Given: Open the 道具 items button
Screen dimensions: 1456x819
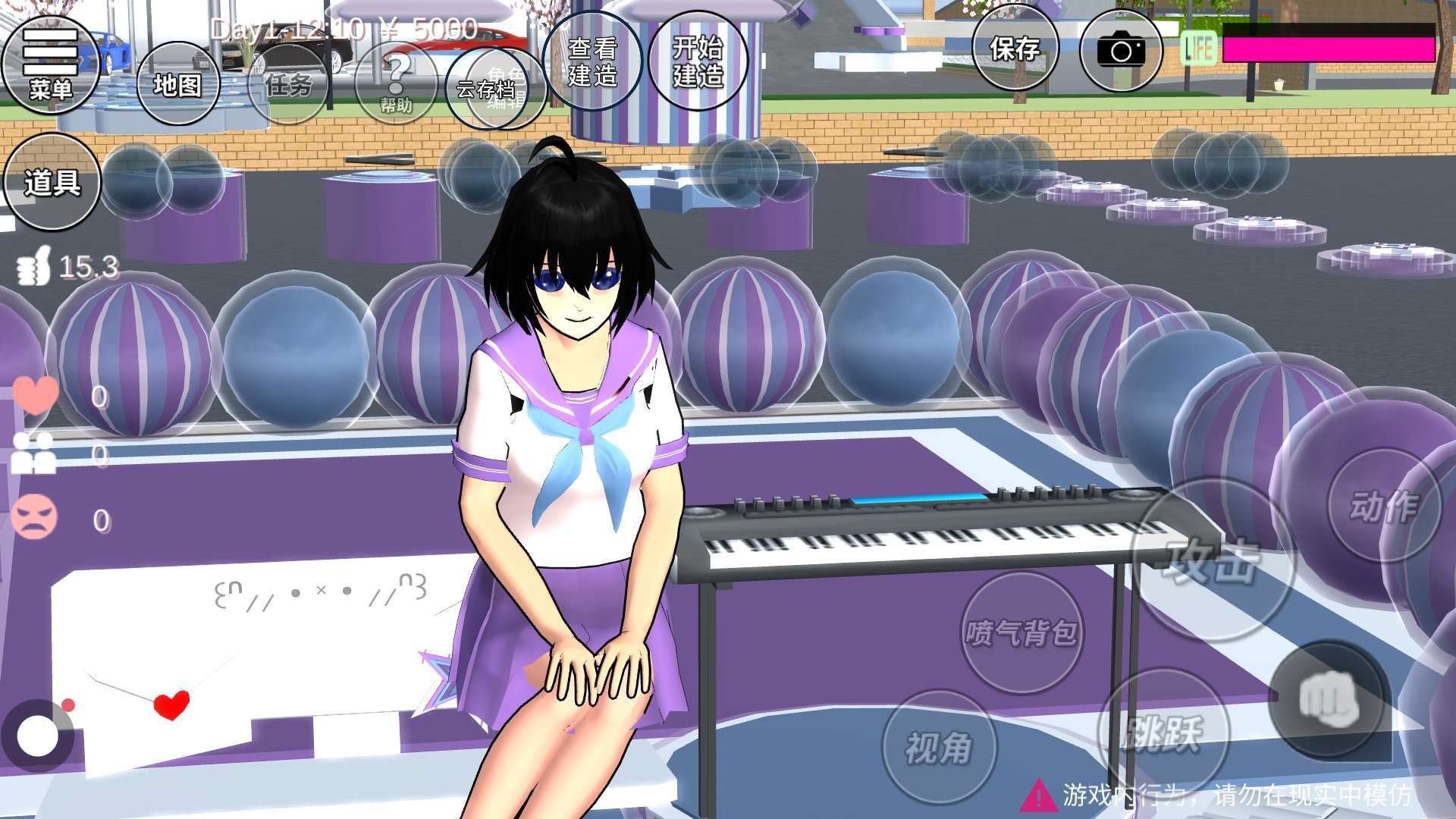Looking at the screenshot, I should 52,182.
